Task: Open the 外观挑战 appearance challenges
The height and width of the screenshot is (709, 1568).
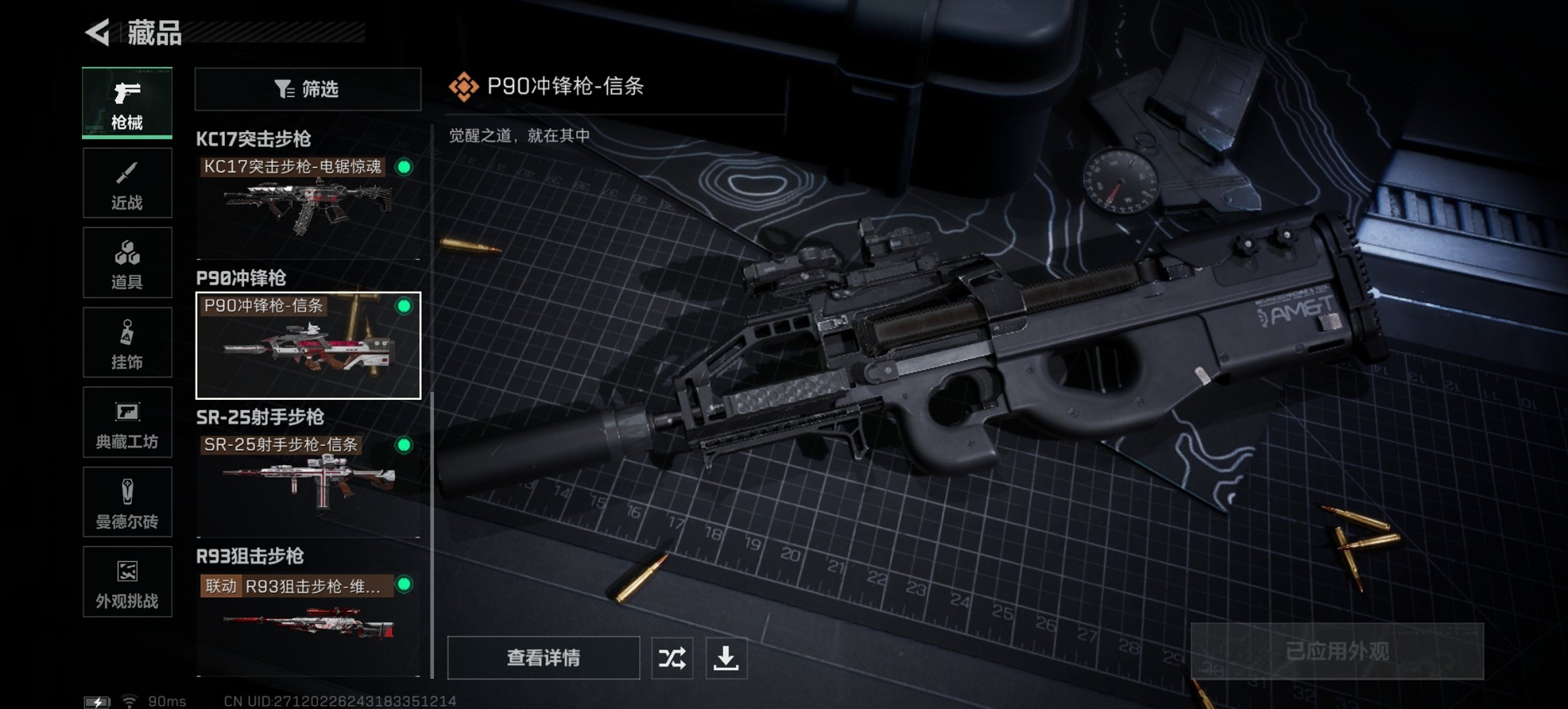Action: 127,583
